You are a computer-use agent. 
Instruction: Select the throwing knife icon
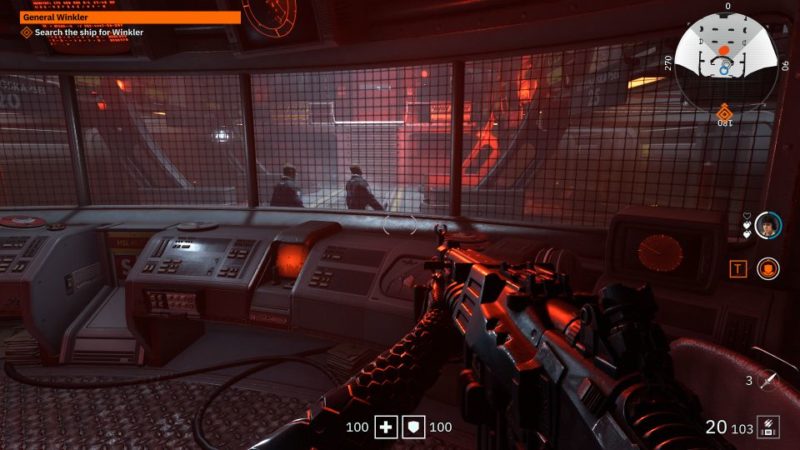(x=768, y=381)
